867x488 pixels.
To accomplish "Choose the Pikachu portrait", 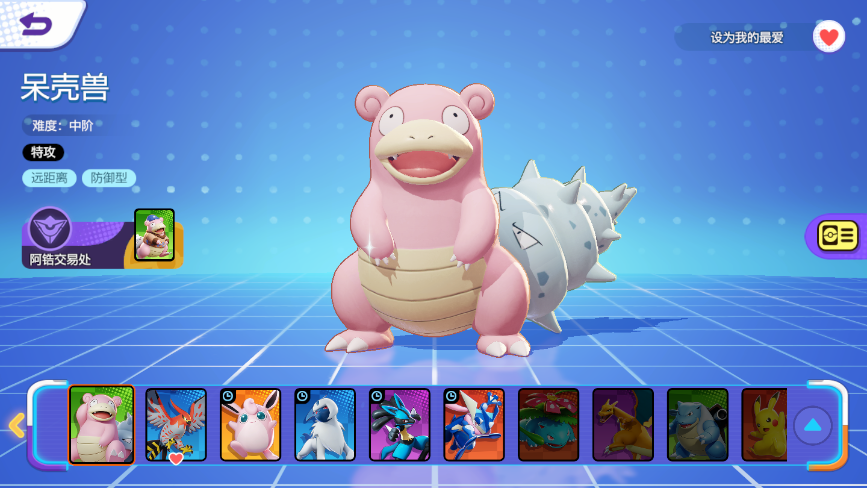I will (765, 425).
